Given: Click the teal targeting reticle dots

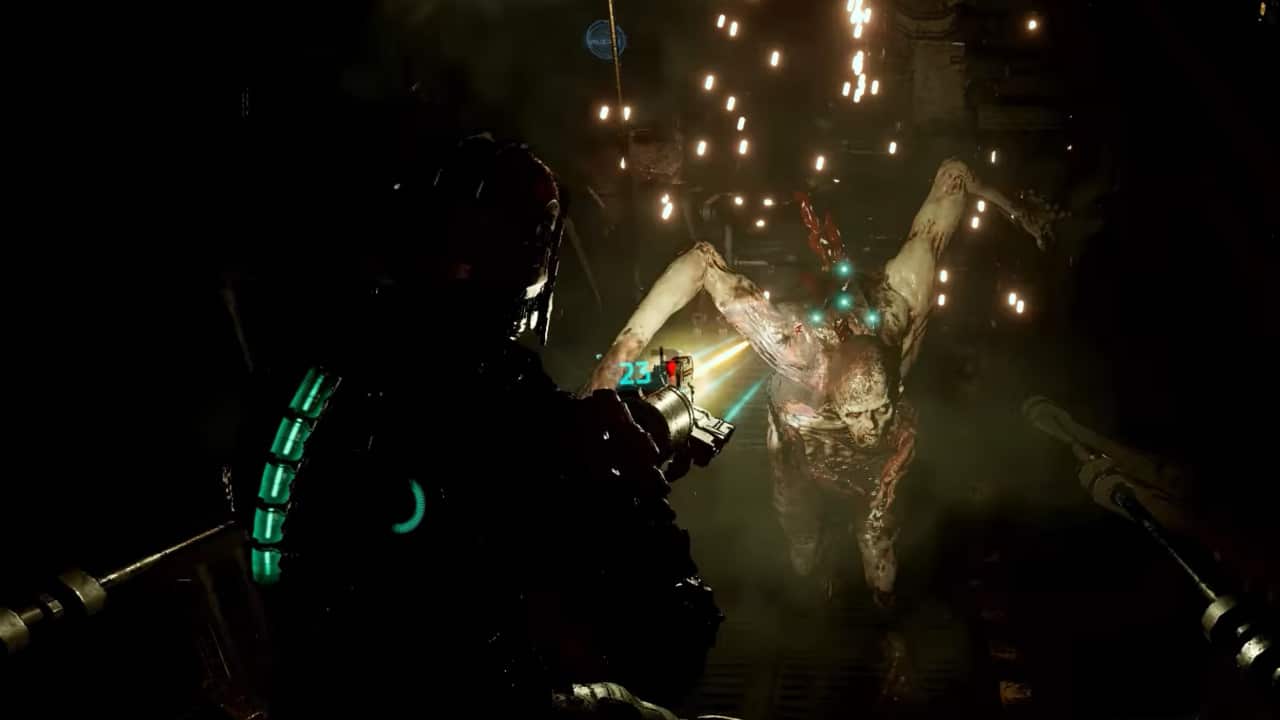Looking at the screenshot, I should [843, 300].
